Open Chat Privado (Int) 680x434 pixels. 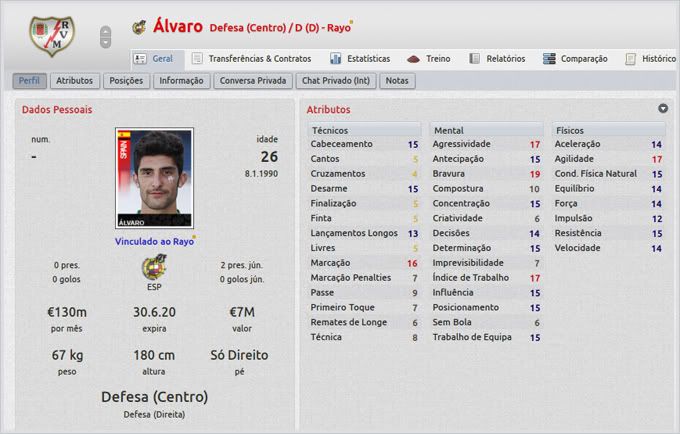336,80
